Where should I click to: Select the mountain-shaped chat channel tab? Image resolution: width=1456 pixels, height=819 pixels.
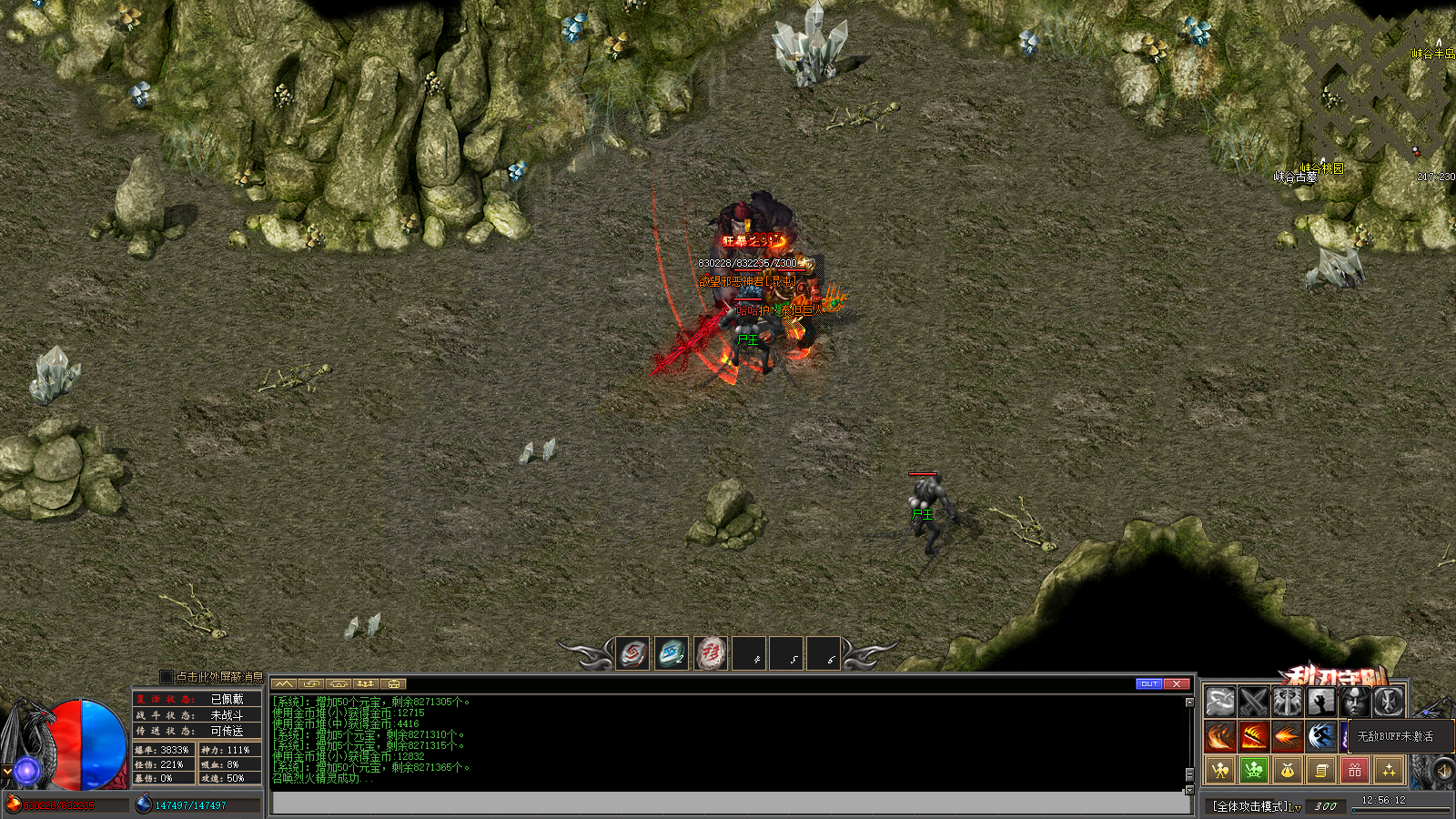tap(284, 683)
